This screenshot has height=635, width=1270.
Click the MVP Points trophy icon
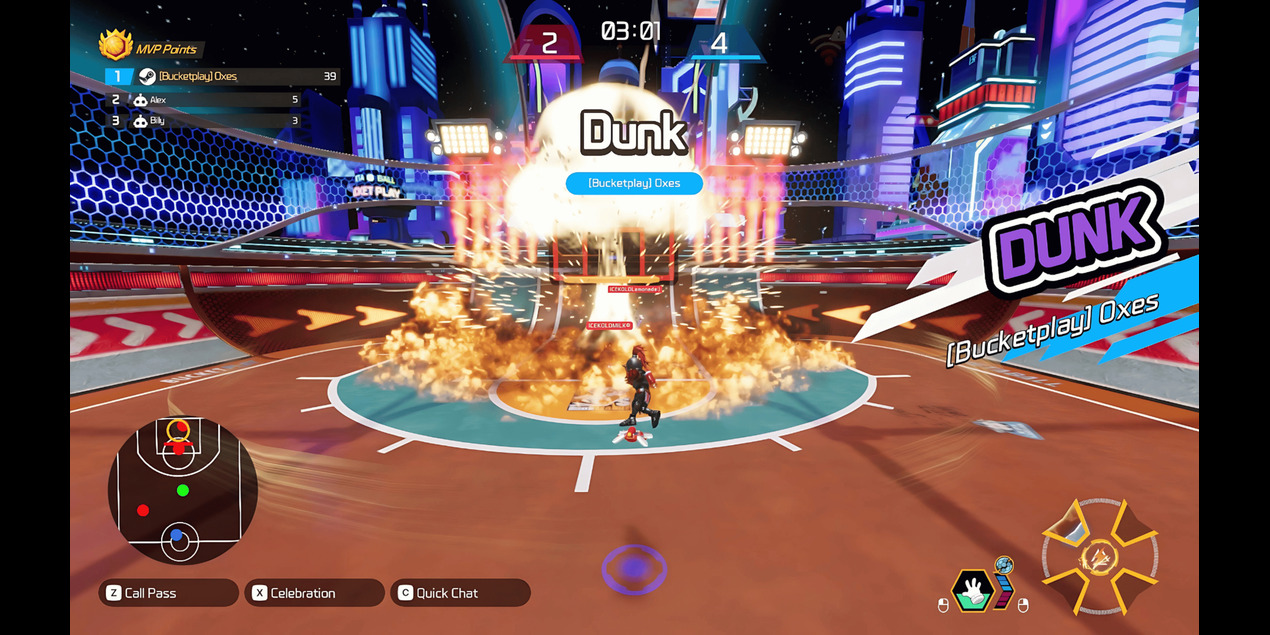(116, 45)
